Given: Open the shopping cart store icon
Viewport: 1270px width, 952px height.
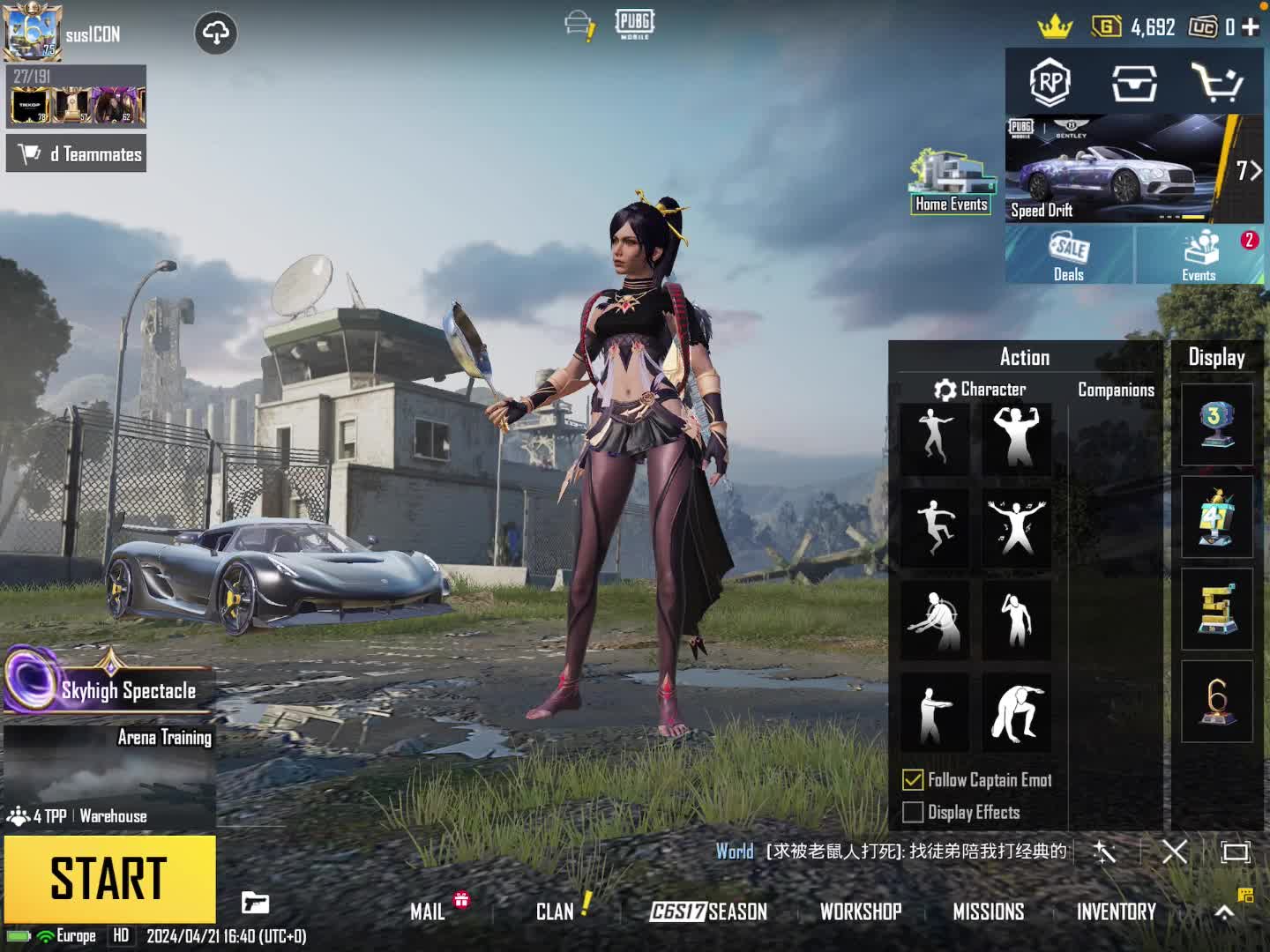Looking at the screenshot, I should coord(1217,83).
